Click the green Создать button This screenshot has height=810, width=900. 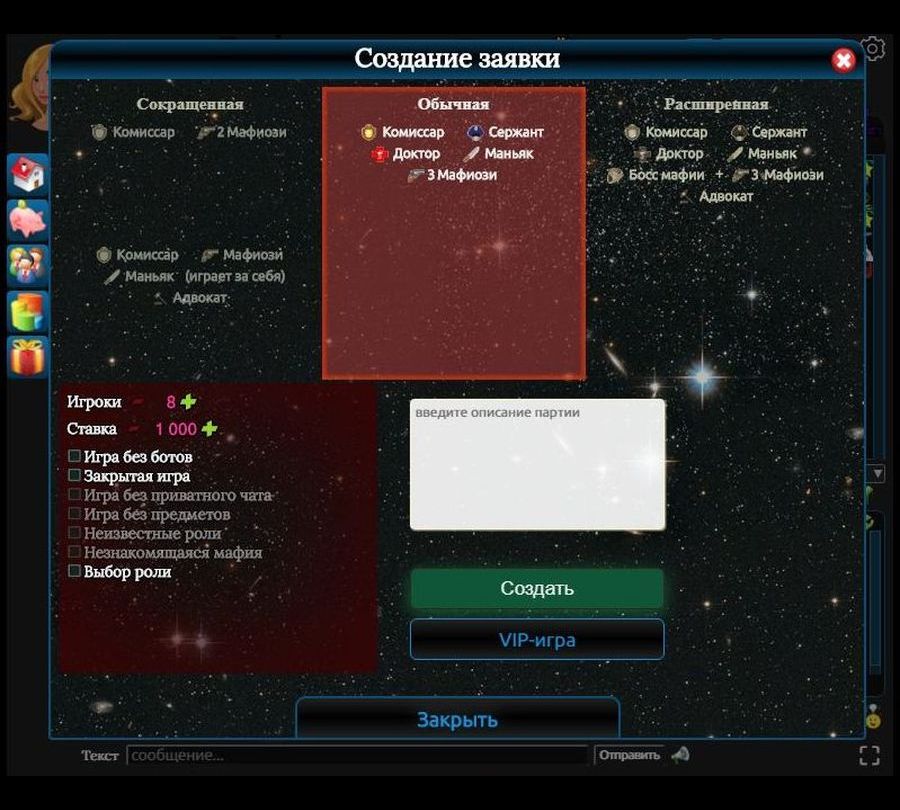point(537,589)
